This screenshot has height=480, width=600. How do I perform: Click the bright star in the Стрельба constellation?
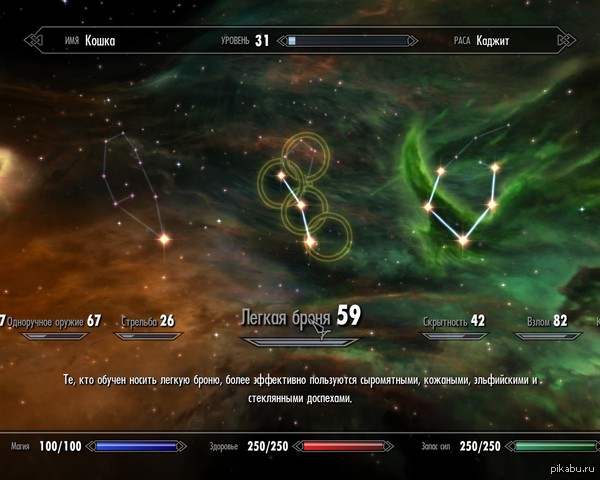(x=163, y=239)
